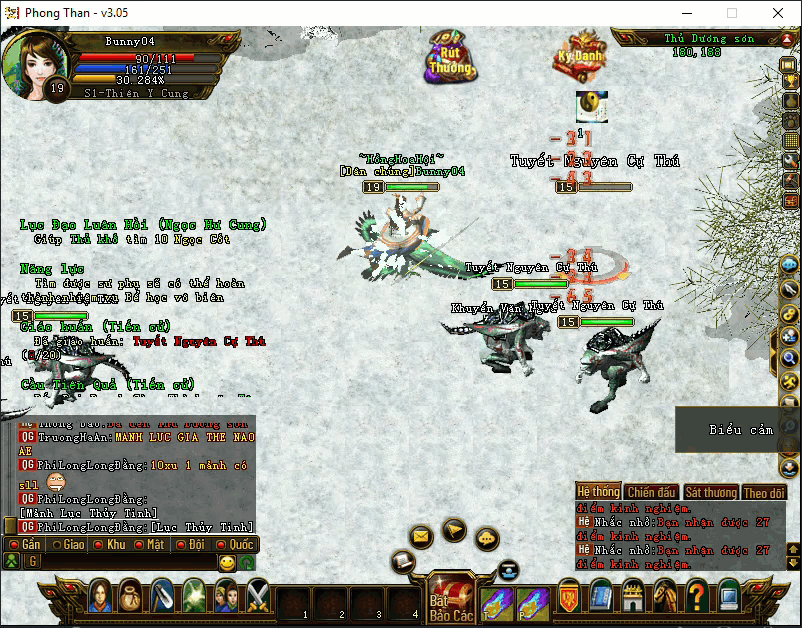
Task: Choose the Quốc chat channel
Action: tap(234, 545)
